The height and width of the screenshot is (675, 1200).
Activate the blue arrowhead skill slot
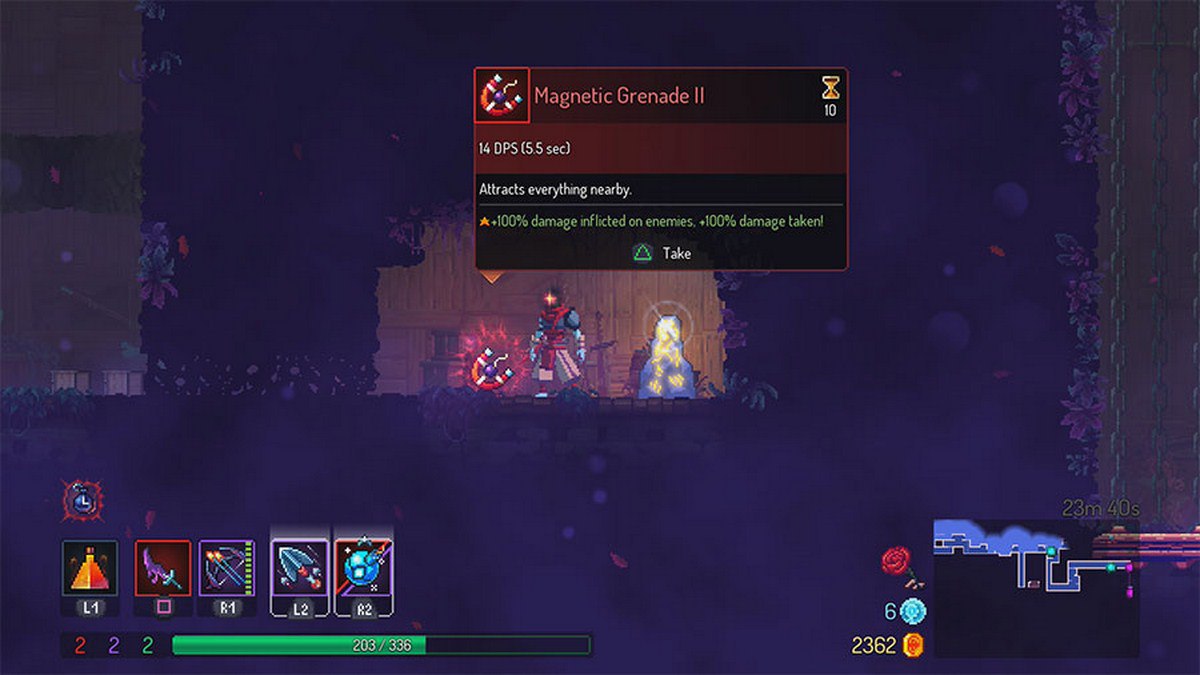point(299,568)
